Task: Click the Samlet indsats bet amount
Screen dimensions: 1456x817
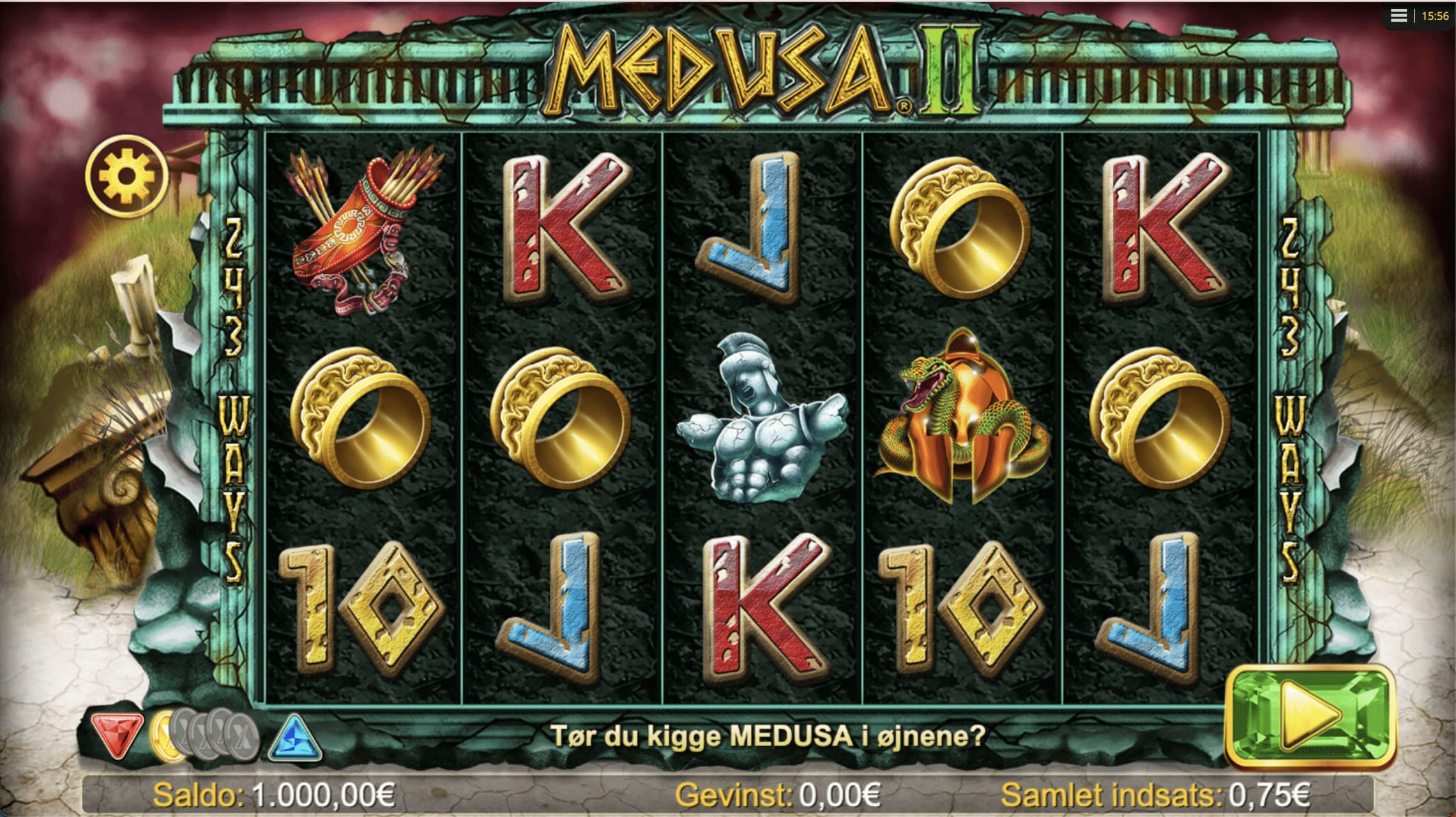Action: click(1156, 796)
